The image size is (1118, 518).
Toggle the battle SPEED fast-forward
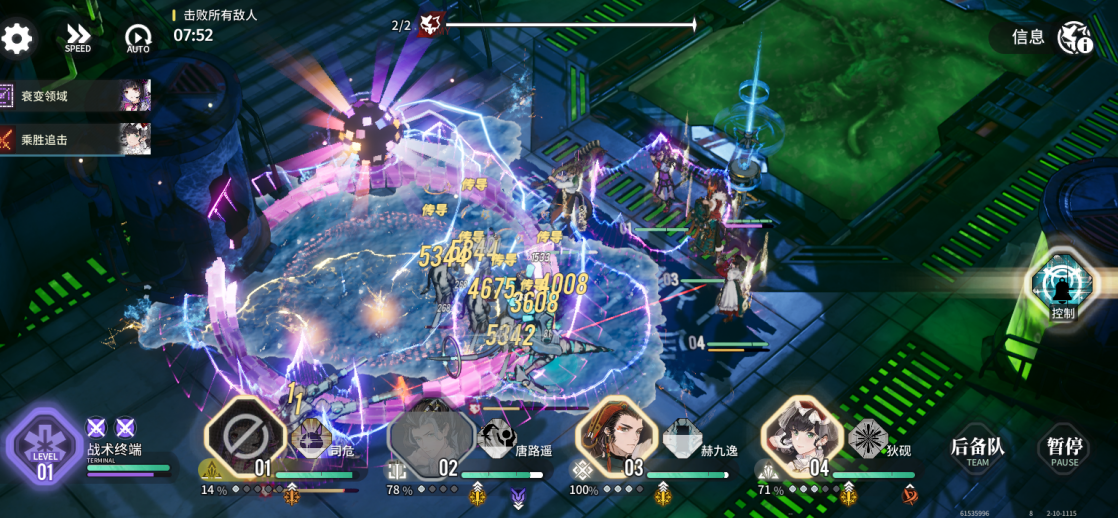coord(78,39)
